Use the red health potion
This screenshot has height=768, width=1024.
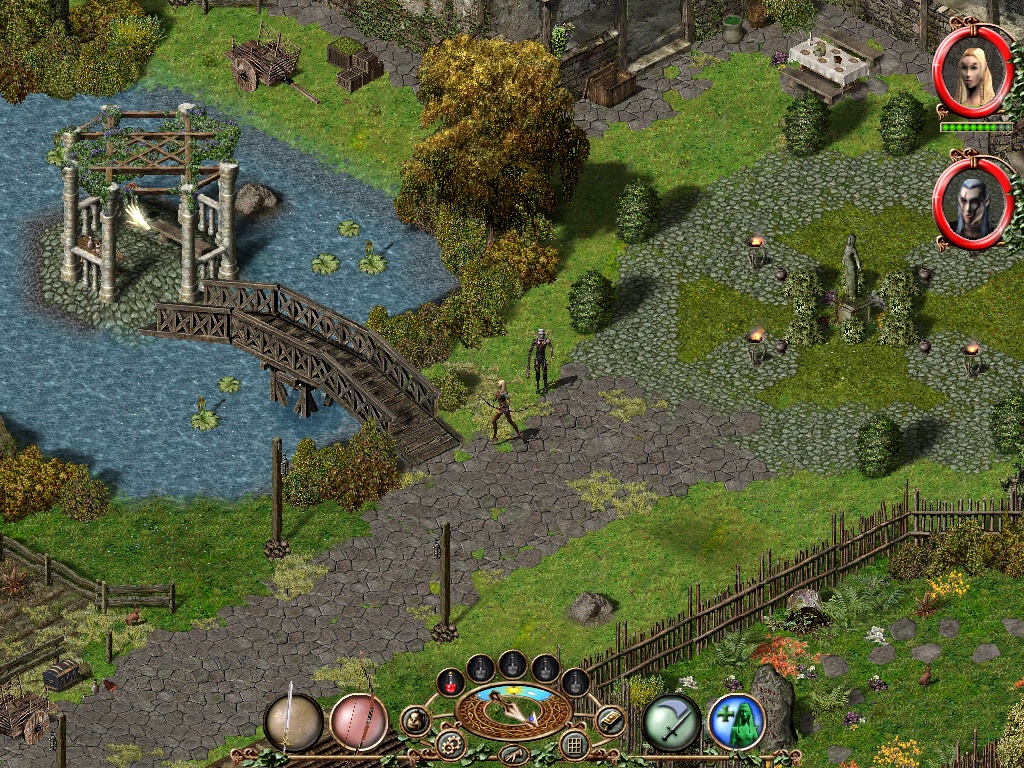tap(451, 681)
